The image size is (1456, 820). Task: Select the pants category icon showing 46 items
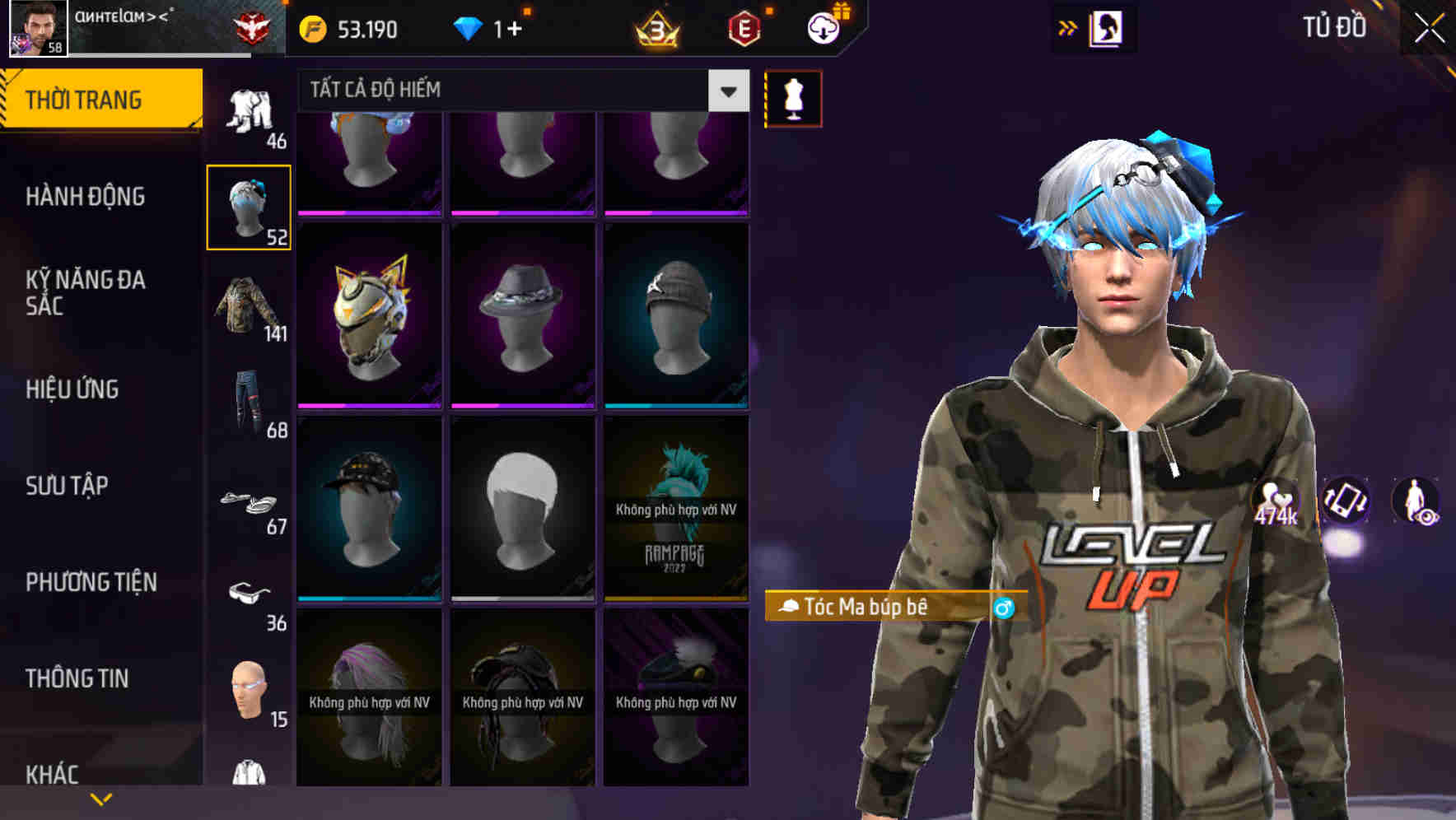tap(250, 111)
